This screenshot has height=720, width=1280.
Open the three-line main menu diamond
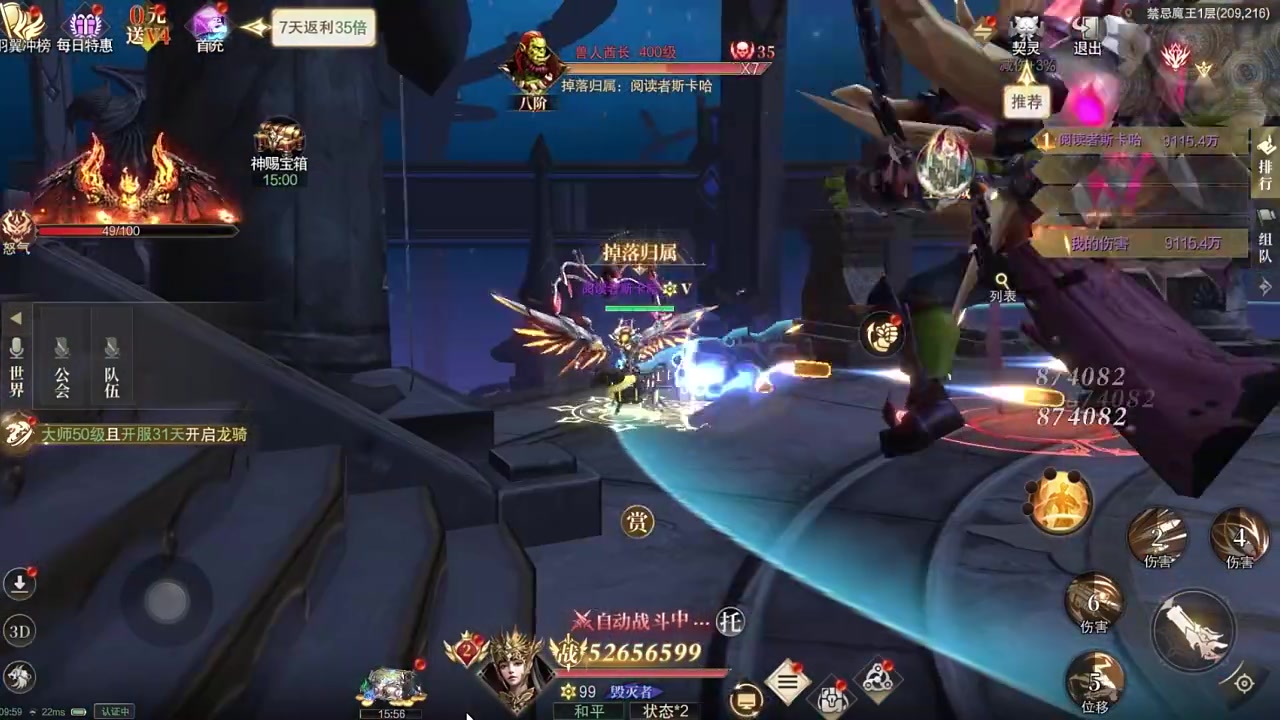tap(788, 682)
